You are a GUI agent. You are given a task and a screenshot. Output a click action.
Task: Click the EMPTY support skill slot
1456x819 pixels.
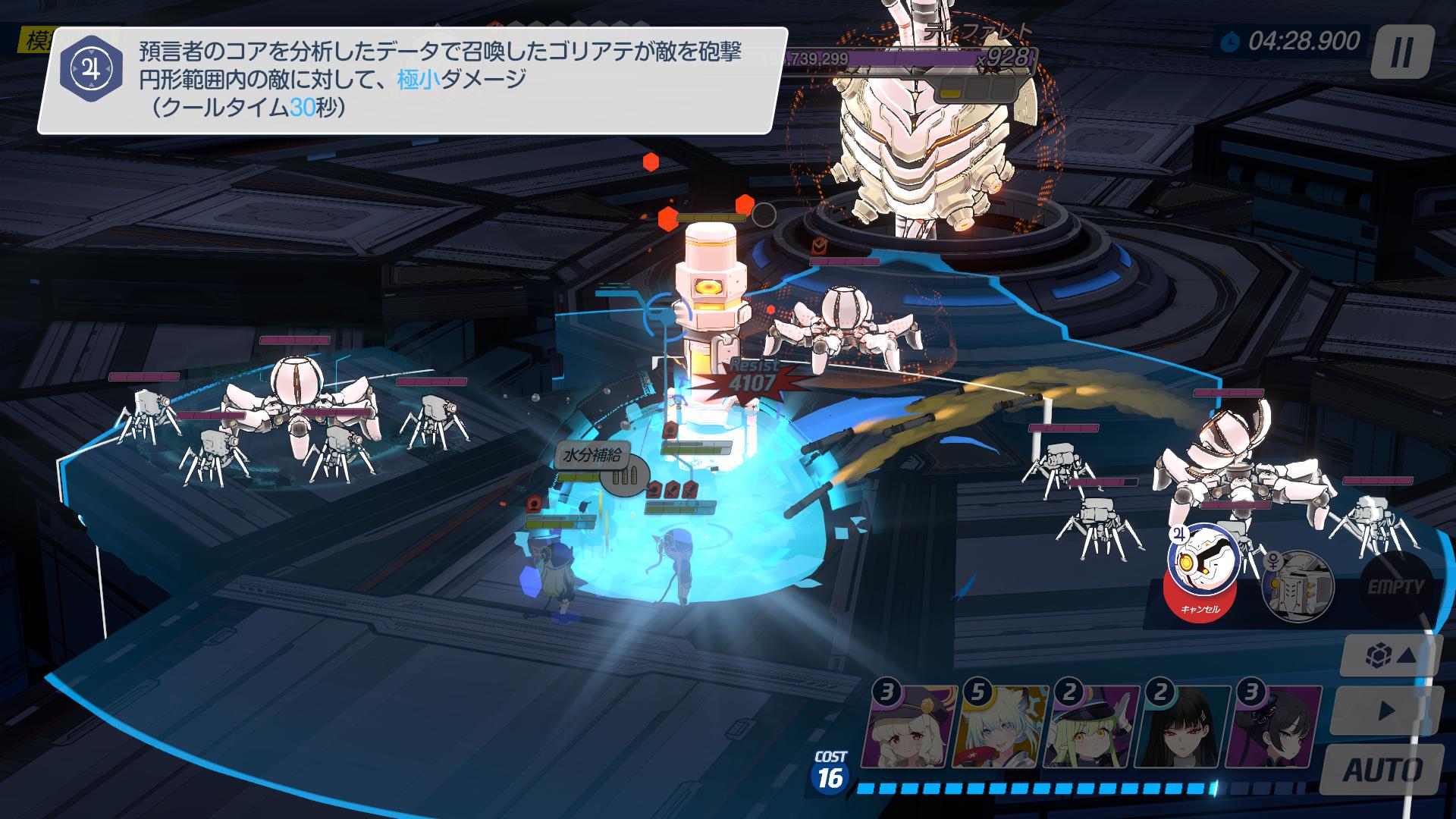click(x=1396, y=586)
